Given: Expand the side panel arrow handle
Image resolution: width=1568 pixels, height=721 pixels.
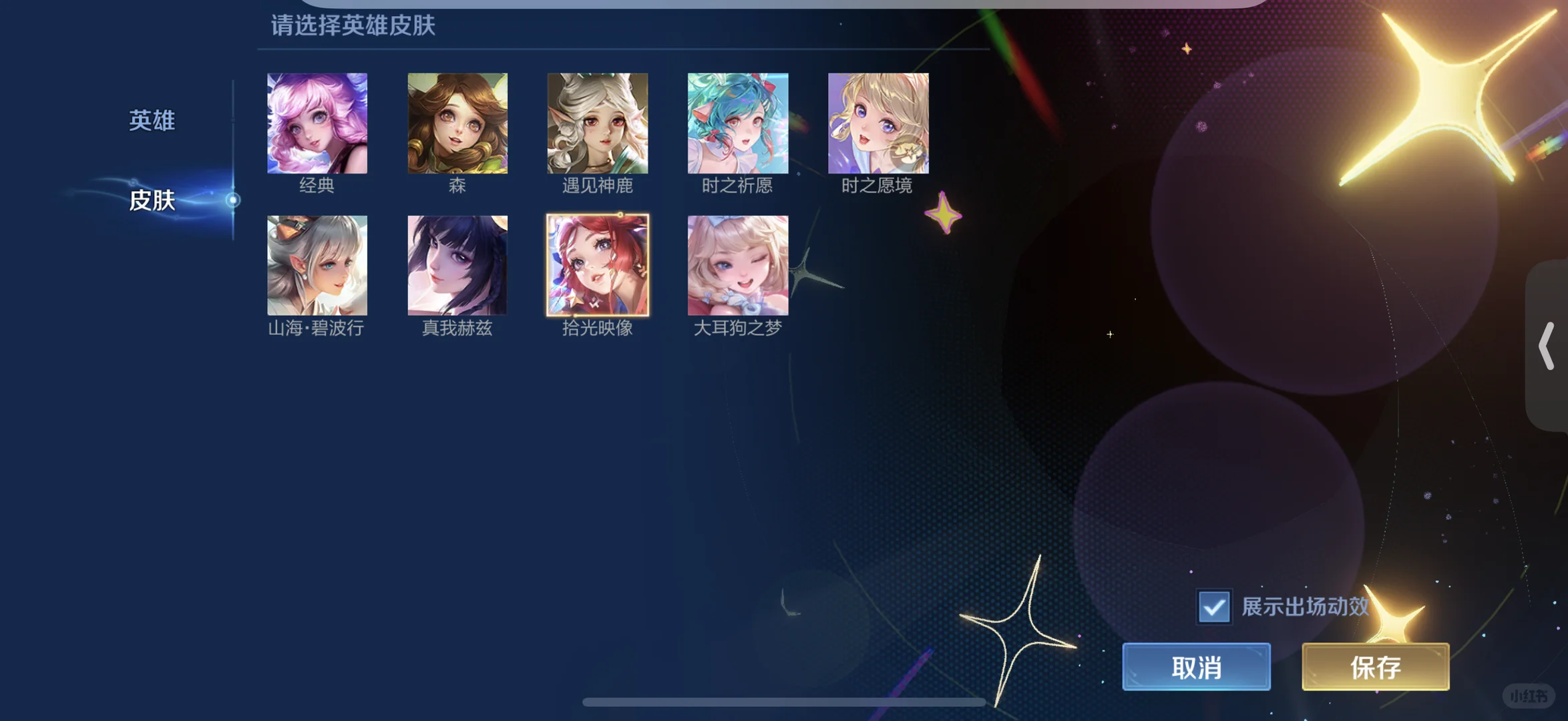Looking at the screenshot, I should pyautogui.click(x=1546, y=346).
